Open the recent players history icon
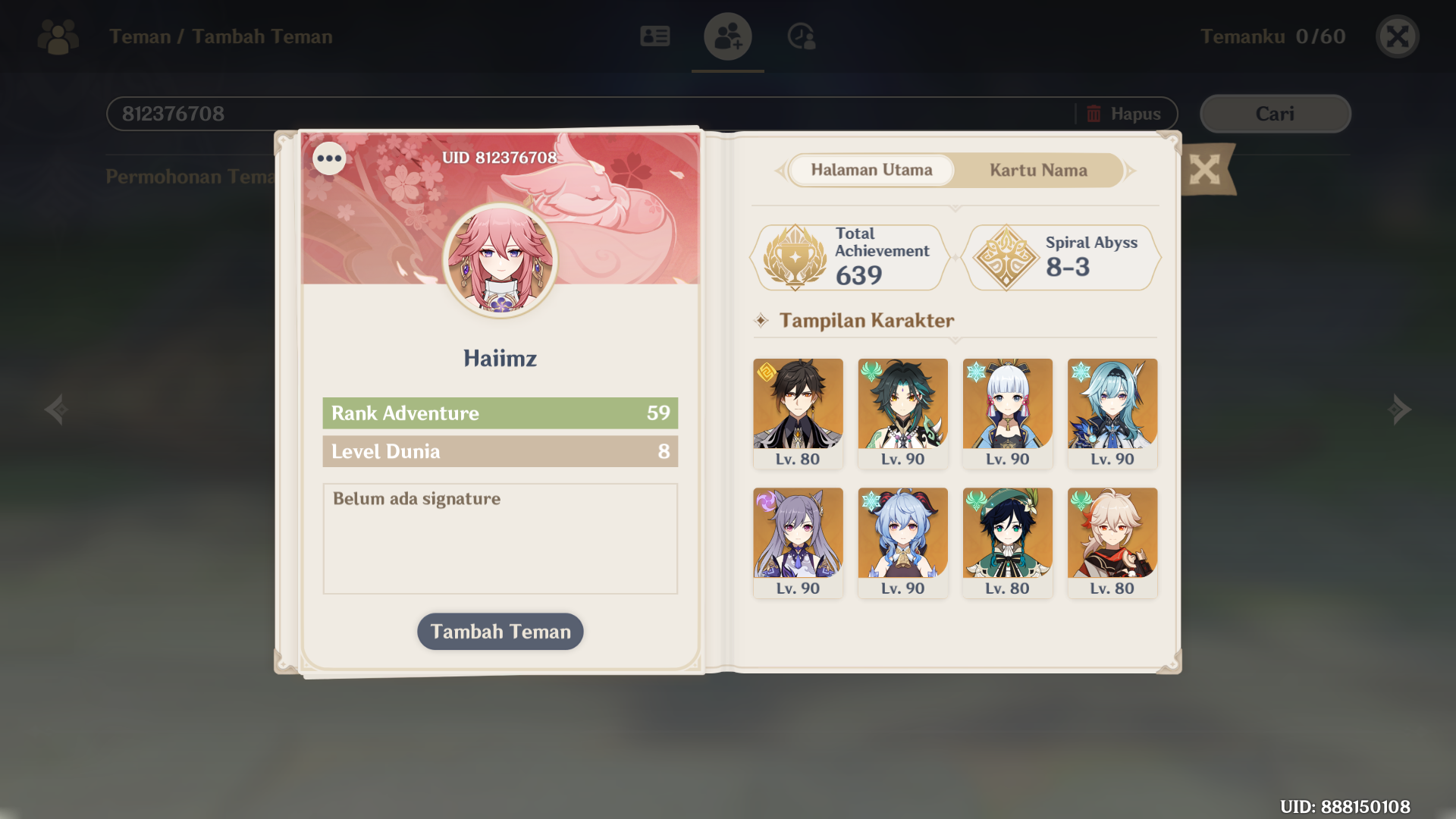The width and height of the screenshot is (1456, 819). (802, 36)
